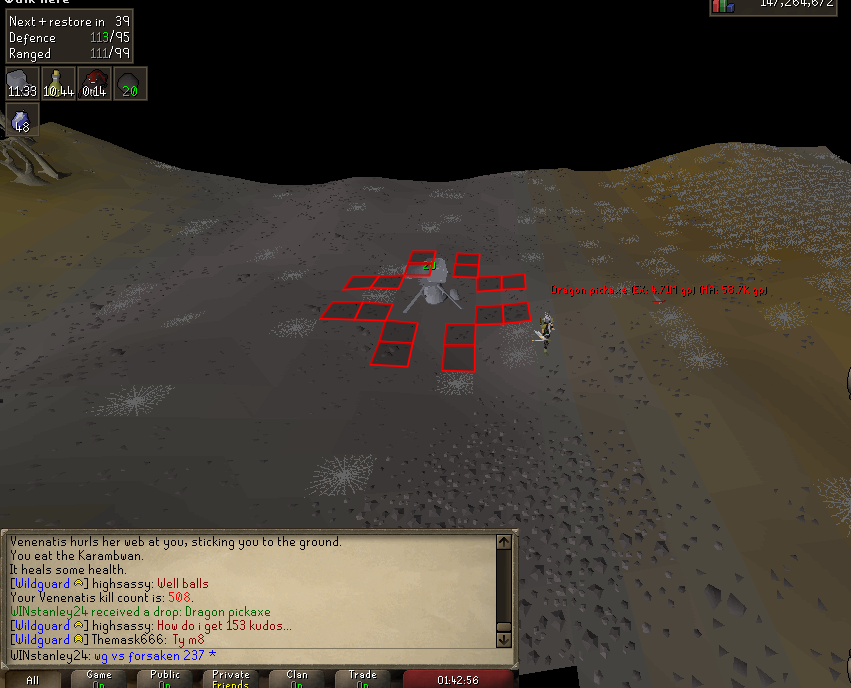Switch to the All chat tab

(33, 679)
